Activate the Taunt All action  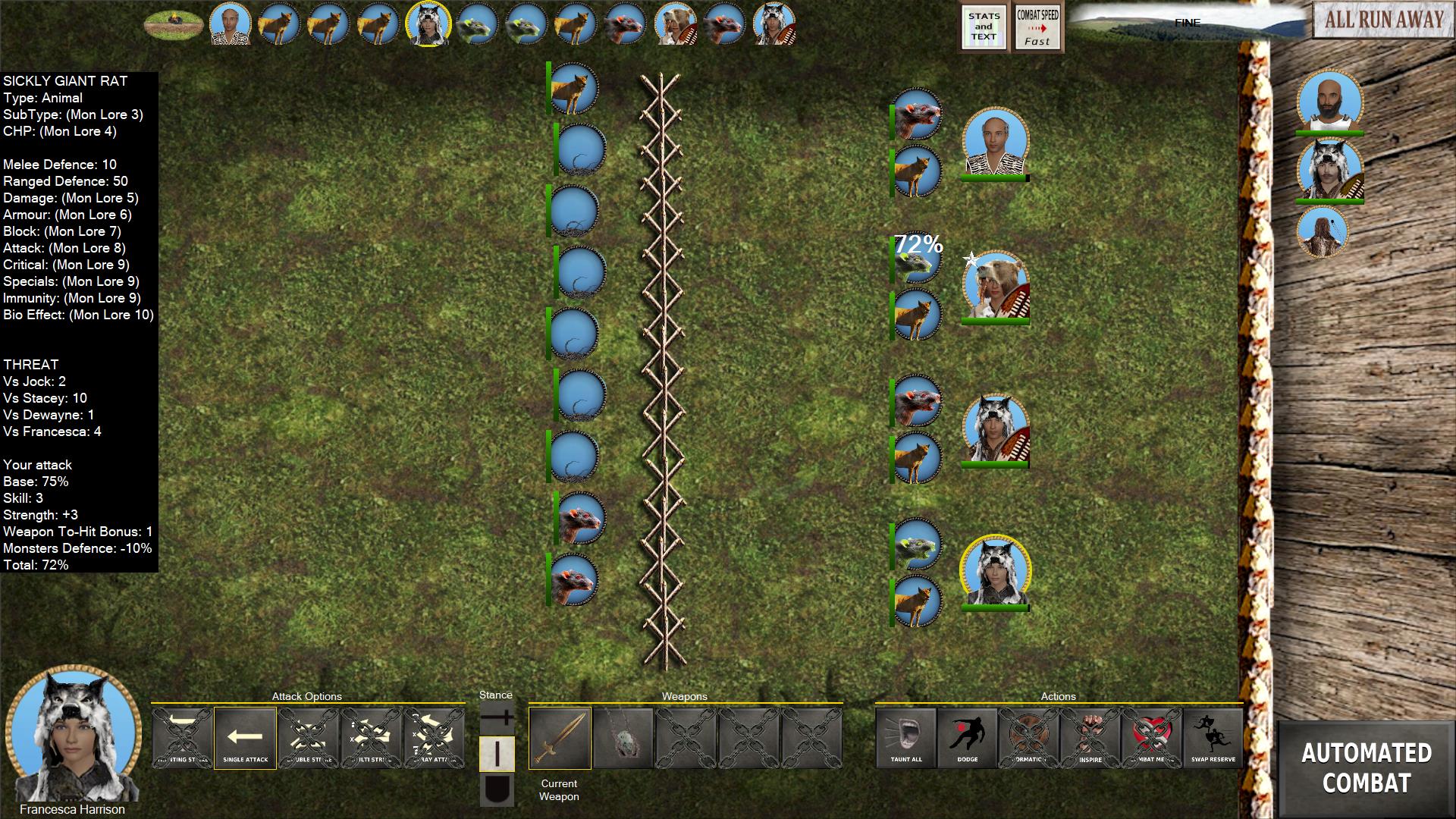[x=906, y=738]
